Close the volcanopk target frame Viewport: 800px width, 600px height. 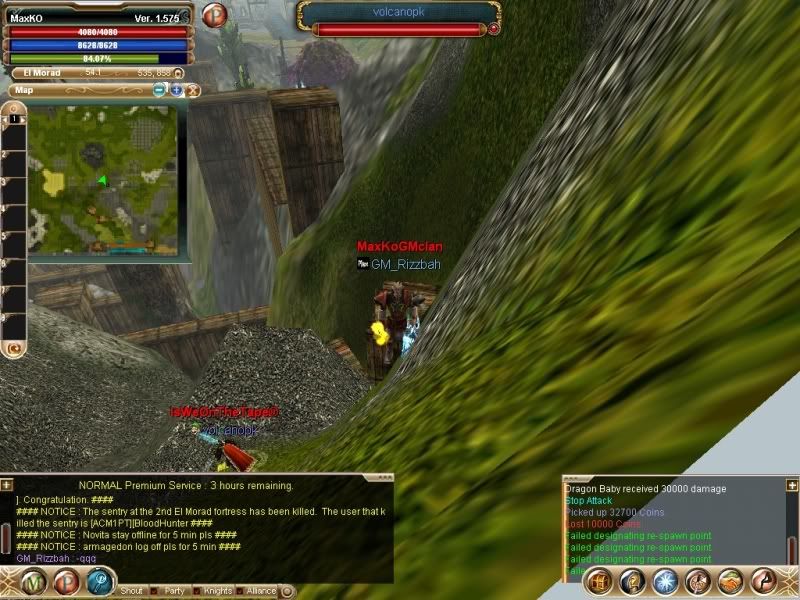(494, 29)
